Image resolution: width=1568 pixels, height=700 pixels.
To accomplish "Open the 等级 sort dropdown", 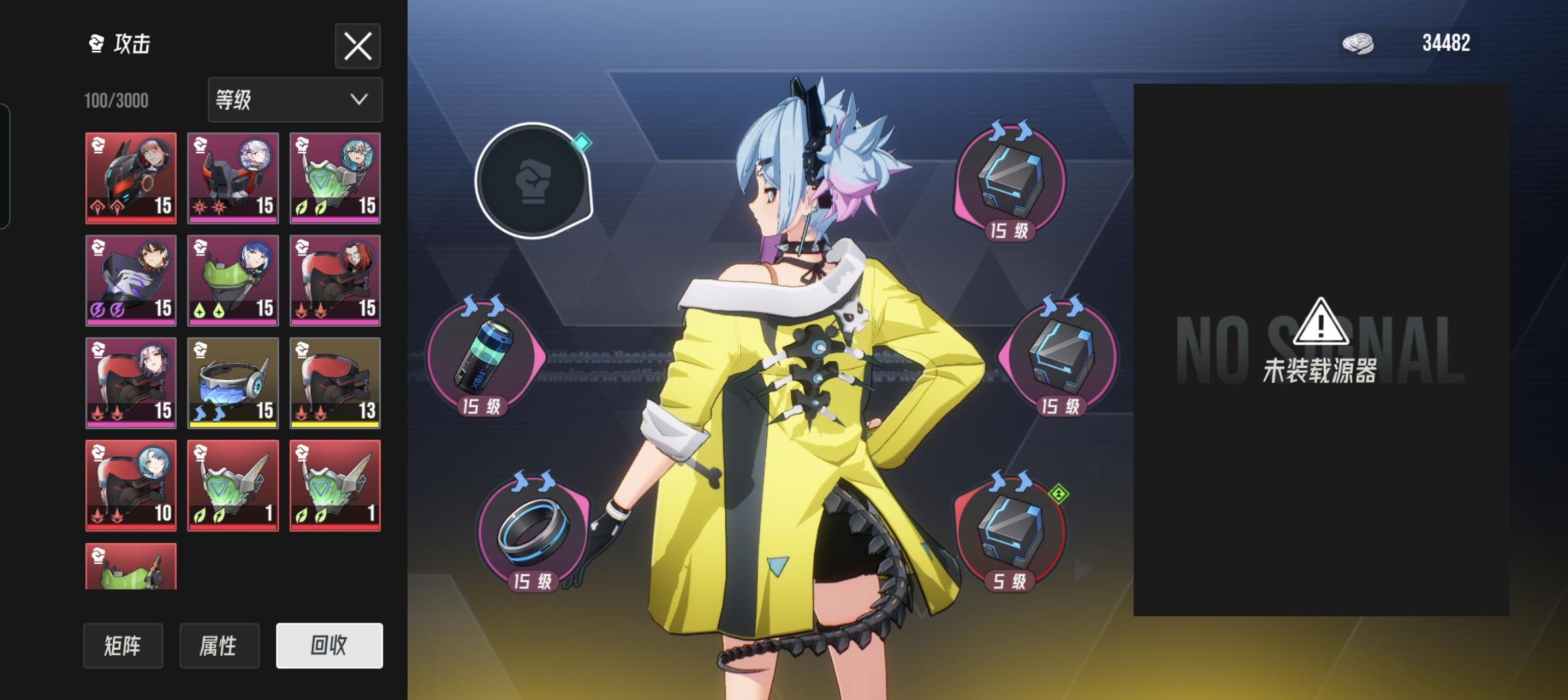I will 295,100.
